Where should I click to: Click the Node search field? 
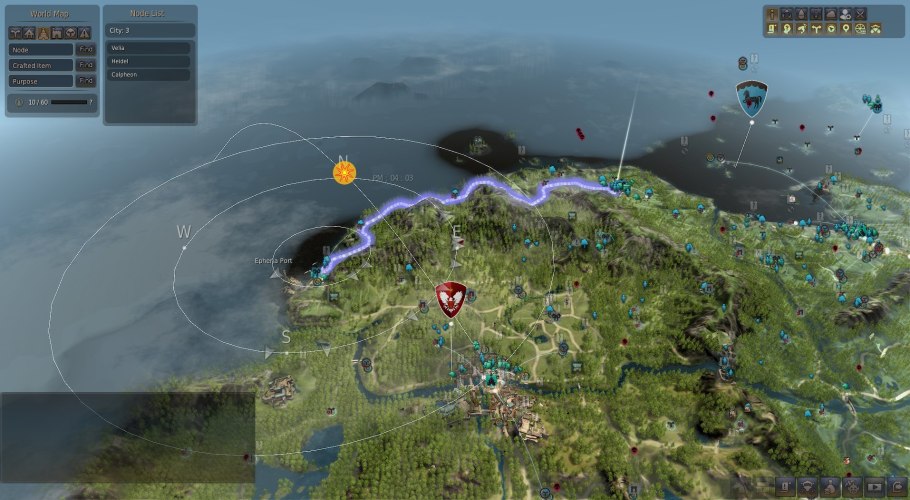[41, 48]
